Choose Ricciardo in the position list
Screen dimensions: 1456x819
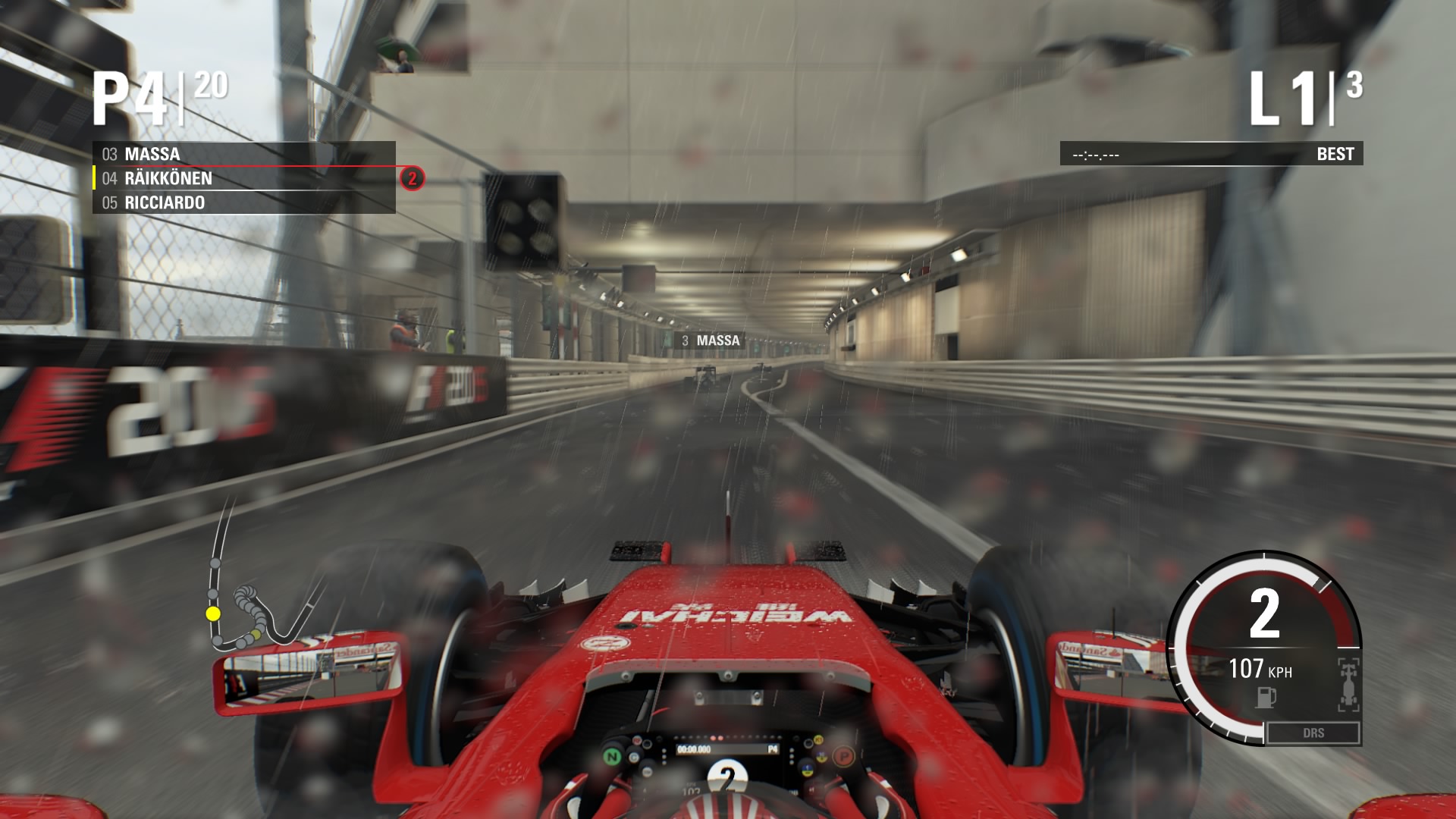click(x=243, y=202)
